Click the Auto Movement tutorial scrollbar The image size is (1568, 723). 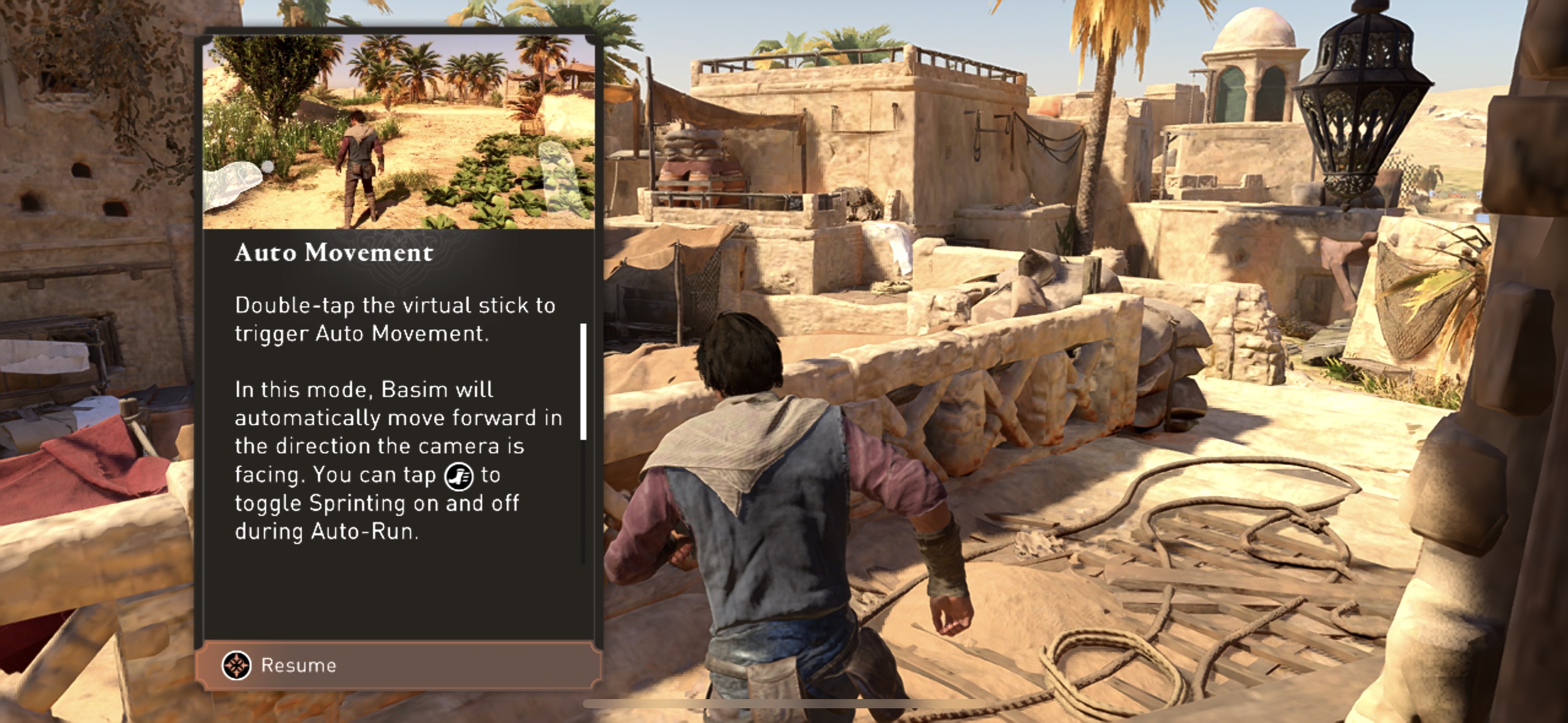tap(583, 381)
